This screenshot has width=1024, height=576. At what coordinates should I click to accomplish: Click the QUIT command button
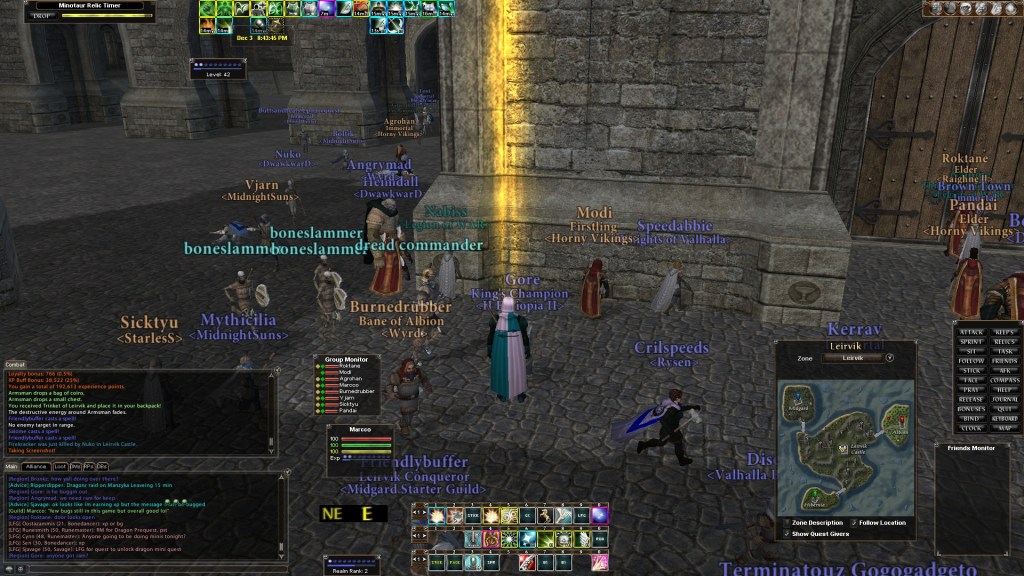(1006, 408)
